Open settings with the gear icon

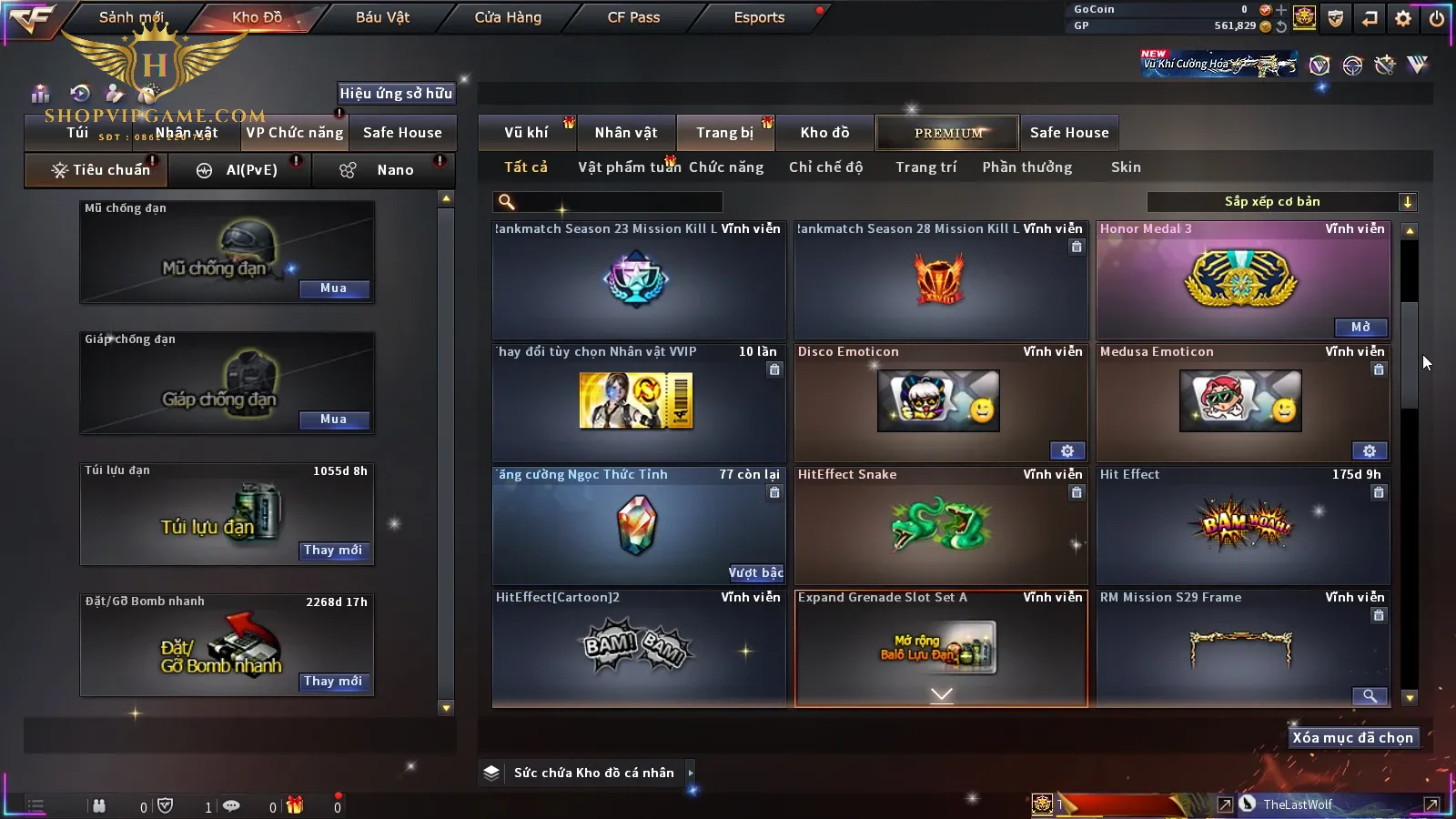click(1403, 17)
